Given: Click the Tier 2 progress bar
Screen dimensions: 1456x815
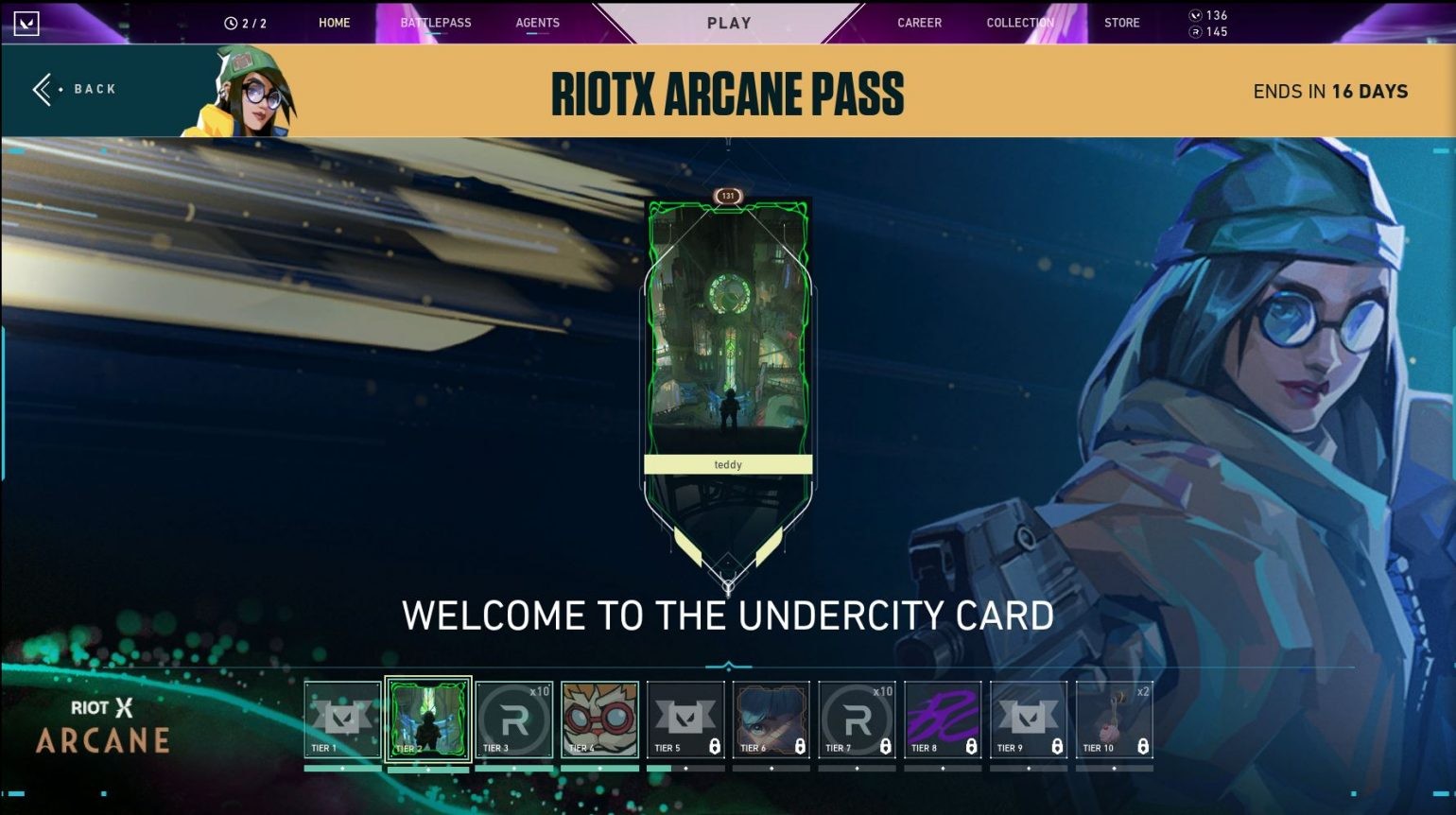Looking at the screenshot, I should [x=427, y=770].
